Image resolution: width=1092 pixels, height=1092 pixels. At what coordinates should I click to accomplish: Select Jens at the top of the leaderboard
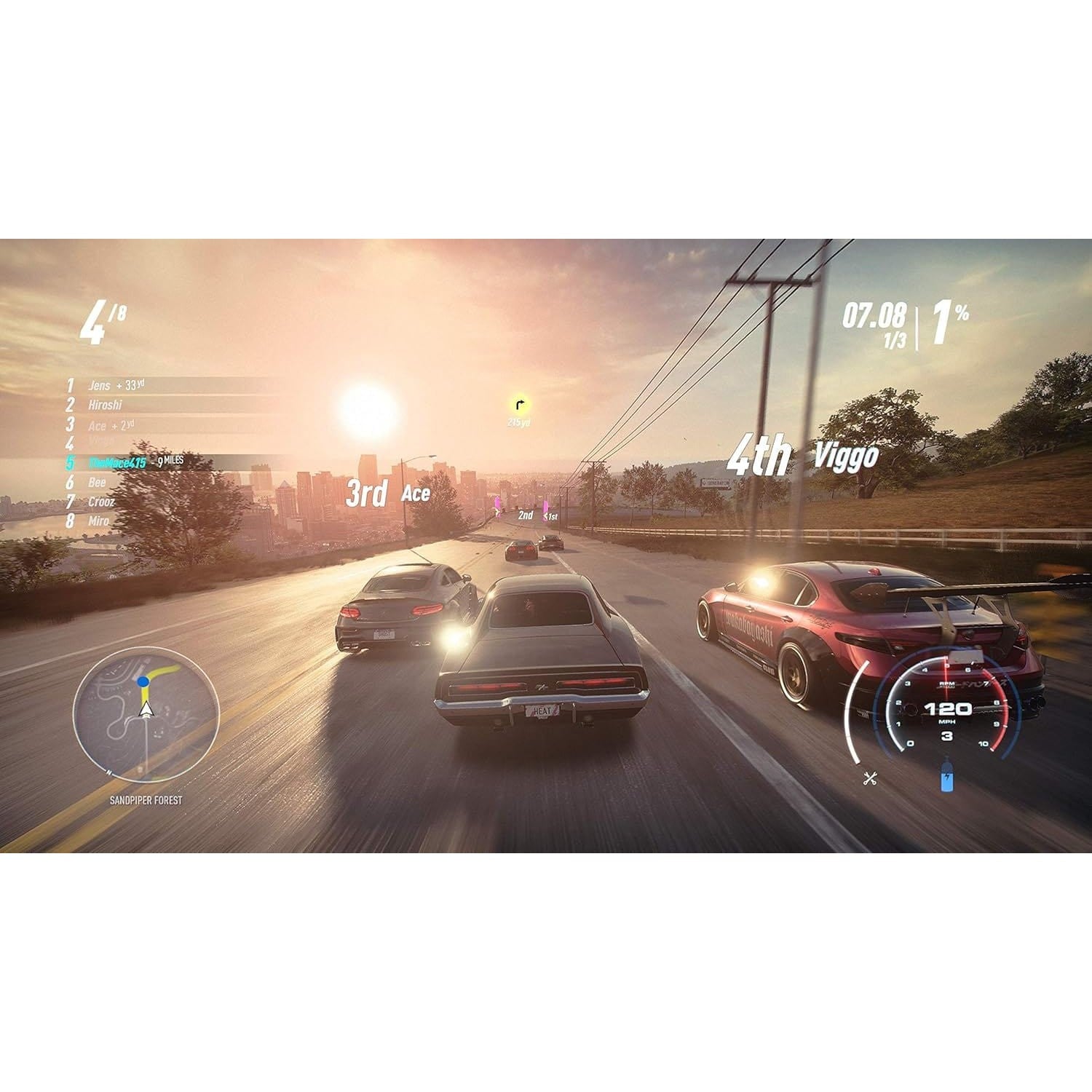click(x=100, y=387)
